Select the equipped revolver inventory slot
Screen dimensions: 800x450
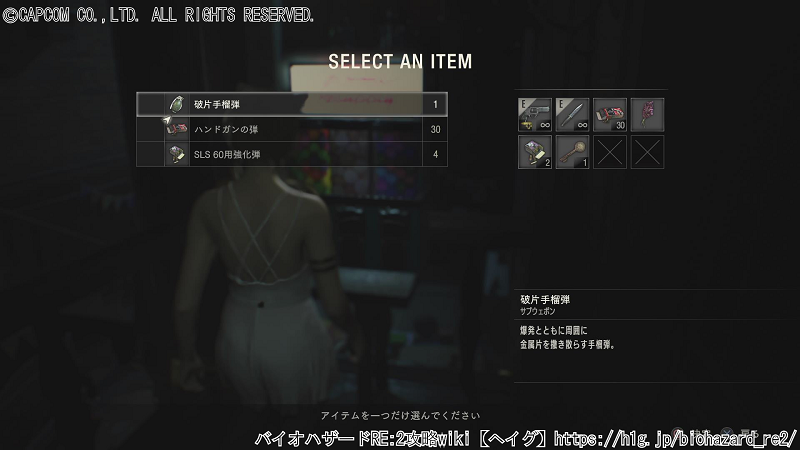(536, 115)
